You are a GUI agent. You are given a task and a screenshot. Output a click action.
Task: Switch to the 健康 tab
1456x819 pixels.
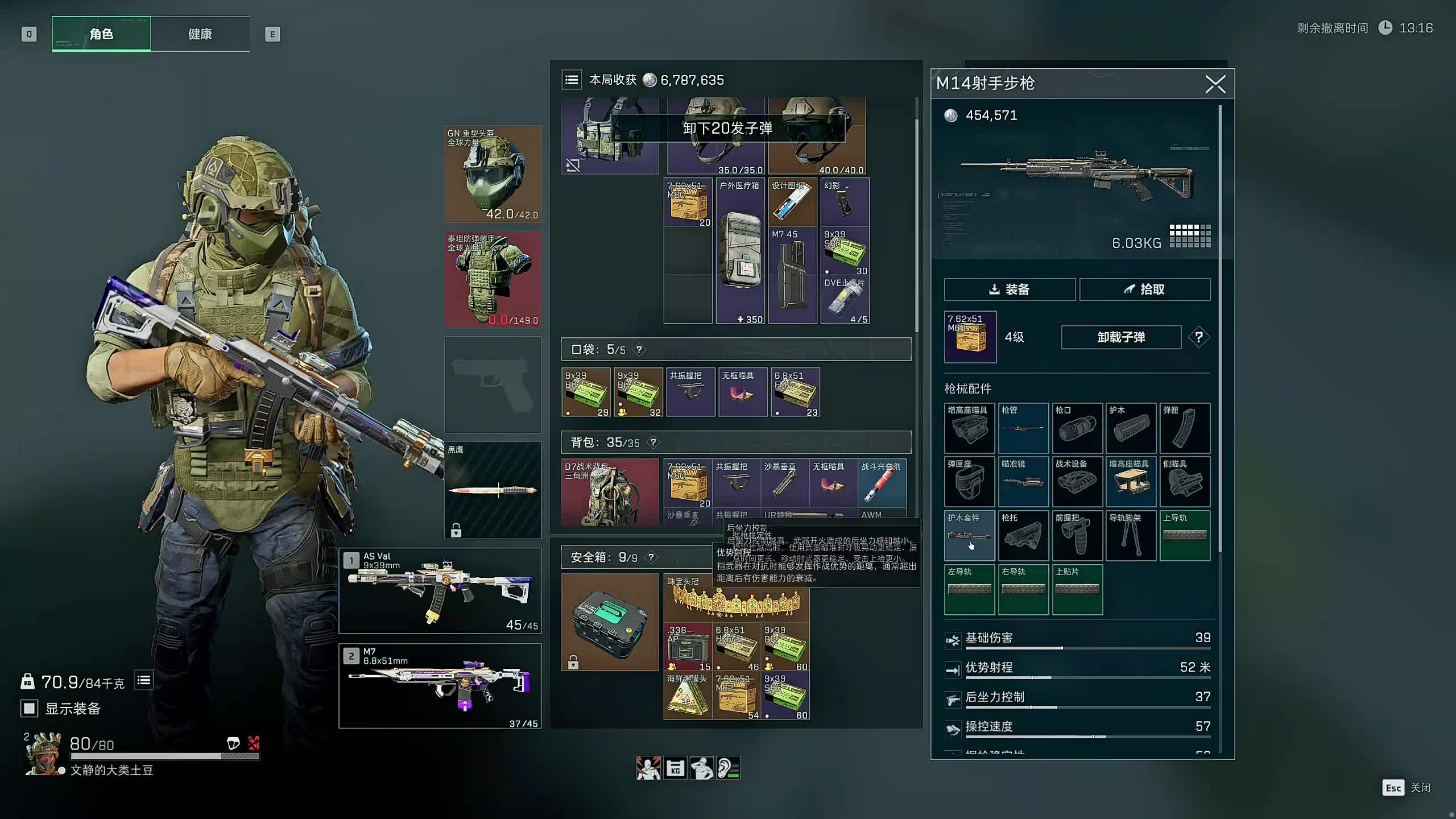[200, 34]
